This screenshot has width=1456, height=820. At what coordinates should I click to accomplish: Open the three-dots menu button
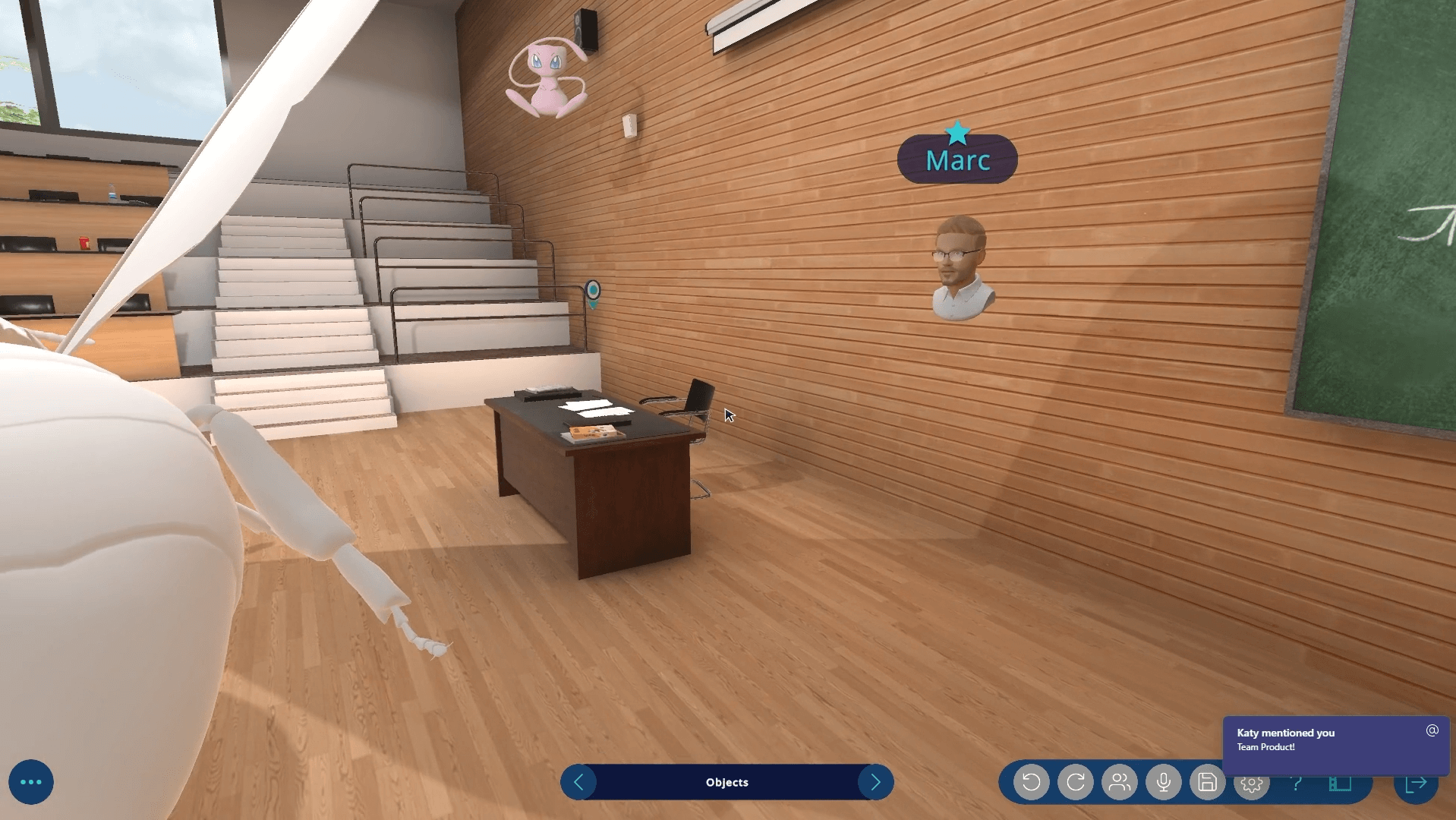(x=31, y=782)
